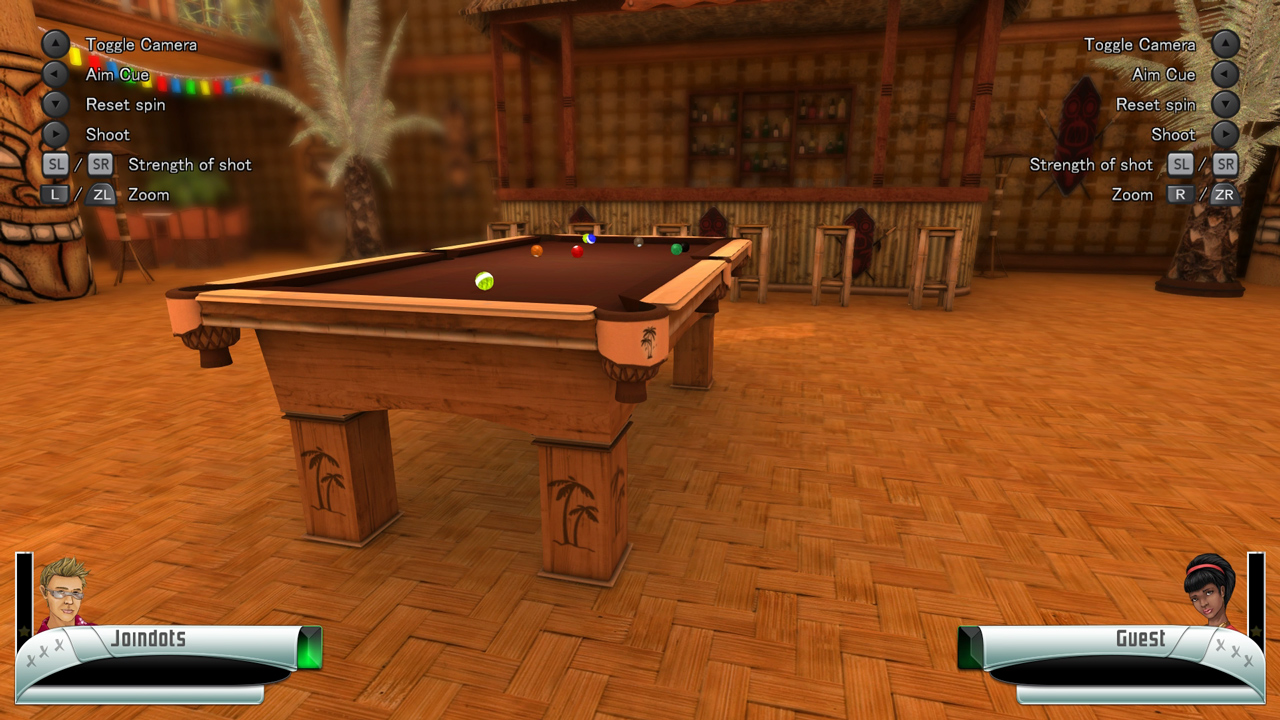Toggle the right-side Reset spin control
Screen dimensions: 1280x720
1224,104
